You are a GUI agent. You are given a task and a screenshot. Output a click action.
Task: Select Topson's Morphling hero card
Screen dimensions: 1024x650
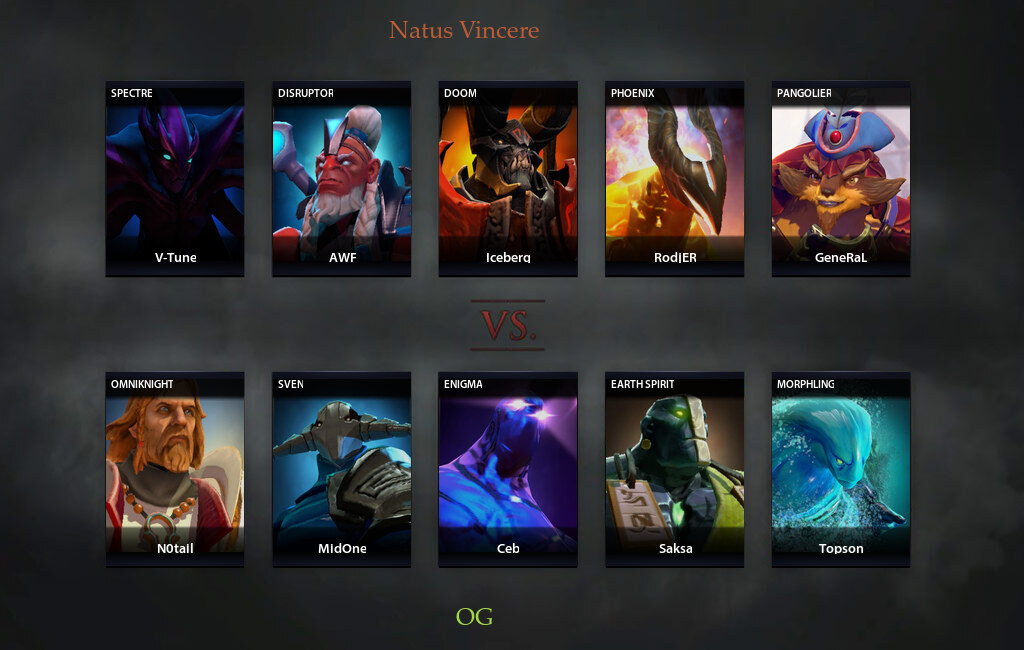point(841,469)
